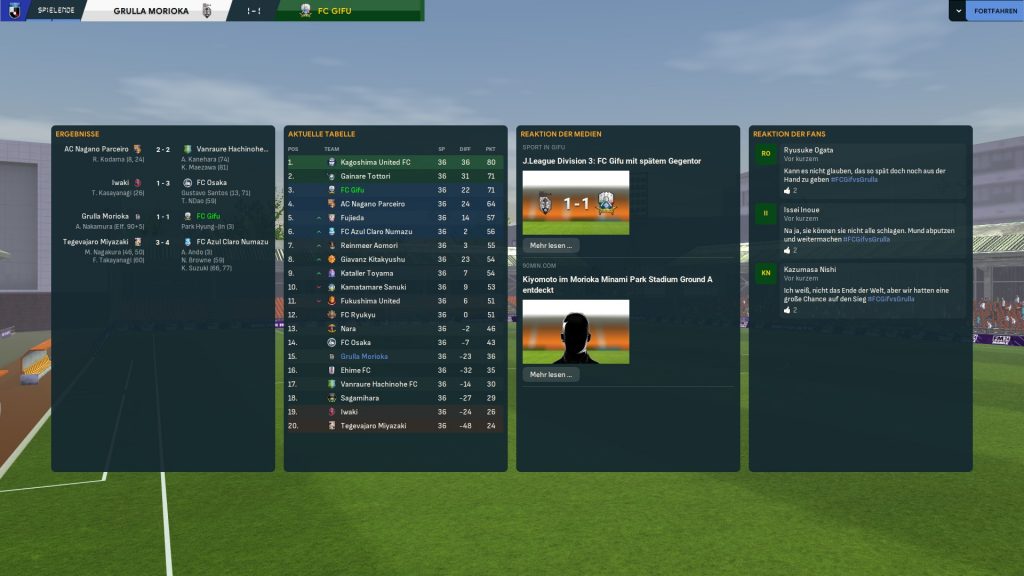The image size is (1024, 576).
Task: Click Kataller Toyama in the standings
Action: tap(368, 273)
